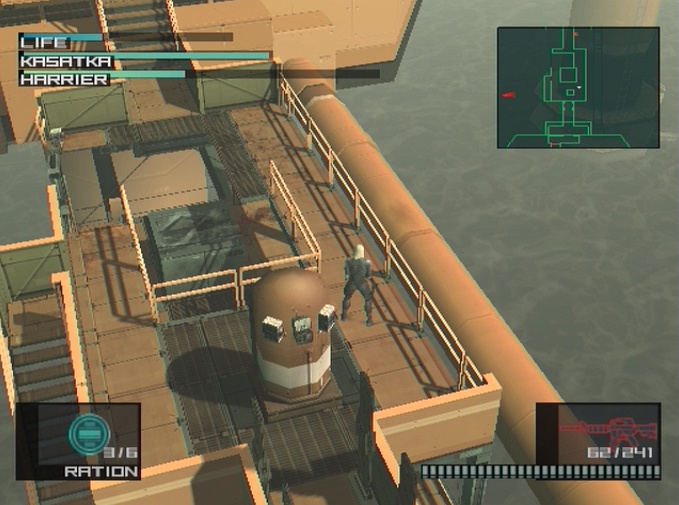Open the equipped assault rifle weapon slot
679x505 pixels.
pyautogui.click(x=598, y=436)
